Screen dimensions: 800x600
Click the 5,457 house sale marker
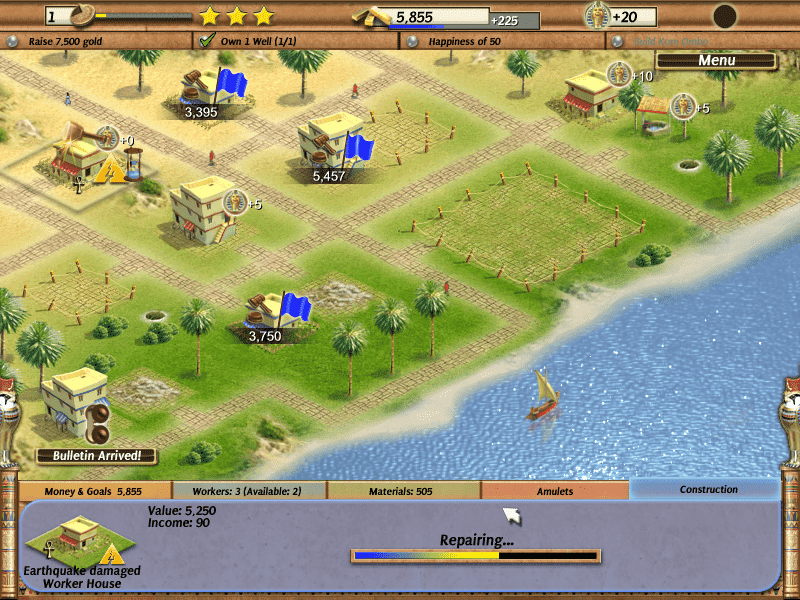tap(329, 175)
